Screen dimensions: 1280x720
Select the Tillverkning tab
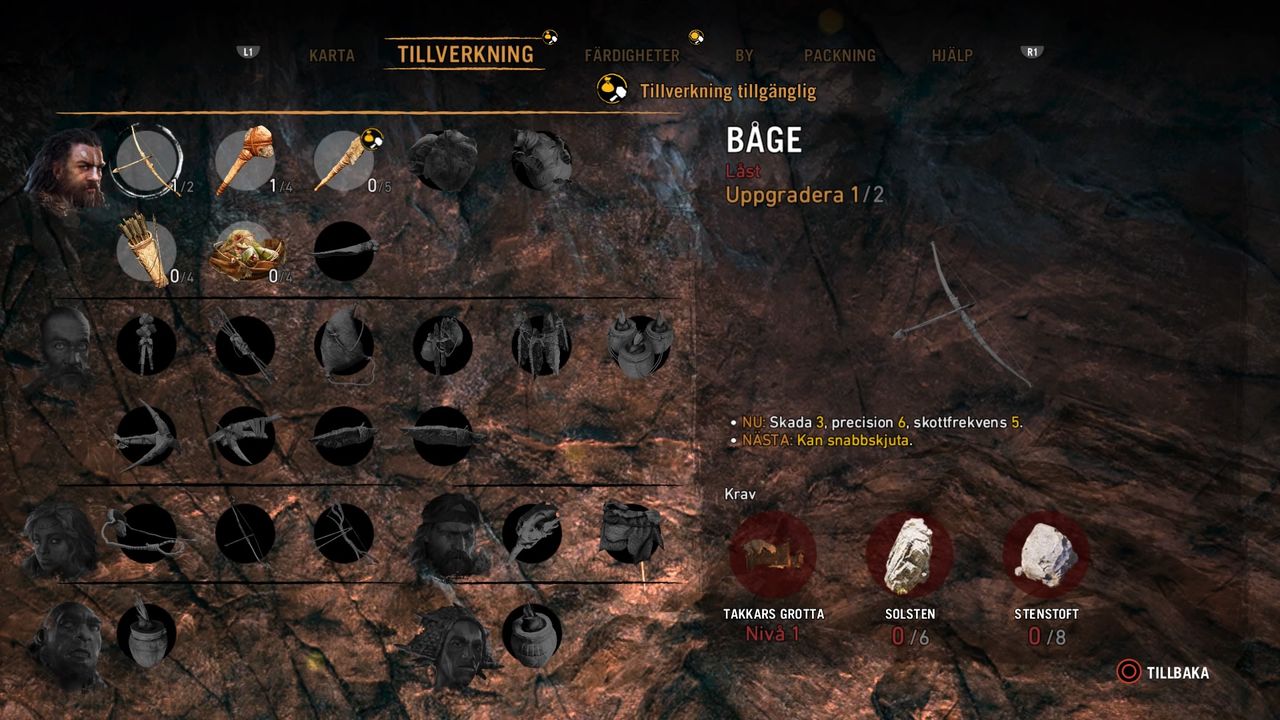pyautogui.click(x=465, y=54)
